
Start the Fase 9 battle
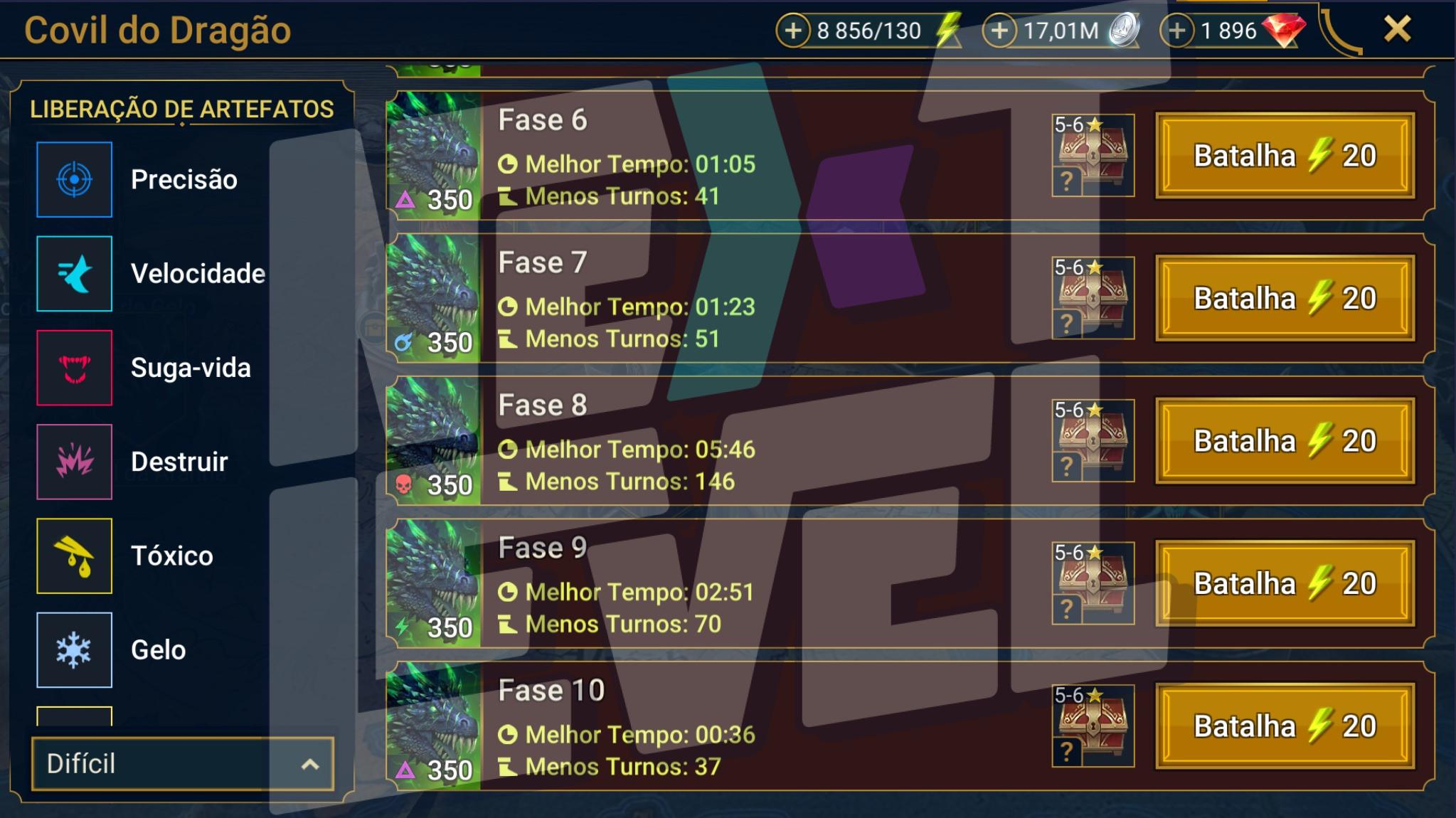click(x=1285, y=584)
